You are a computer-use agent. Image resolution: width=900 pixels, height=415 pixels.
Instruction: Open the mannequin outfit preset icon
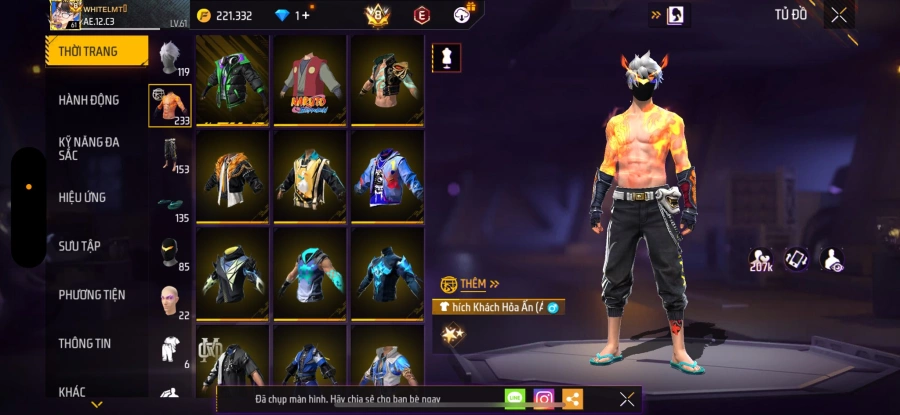(446, 57)
